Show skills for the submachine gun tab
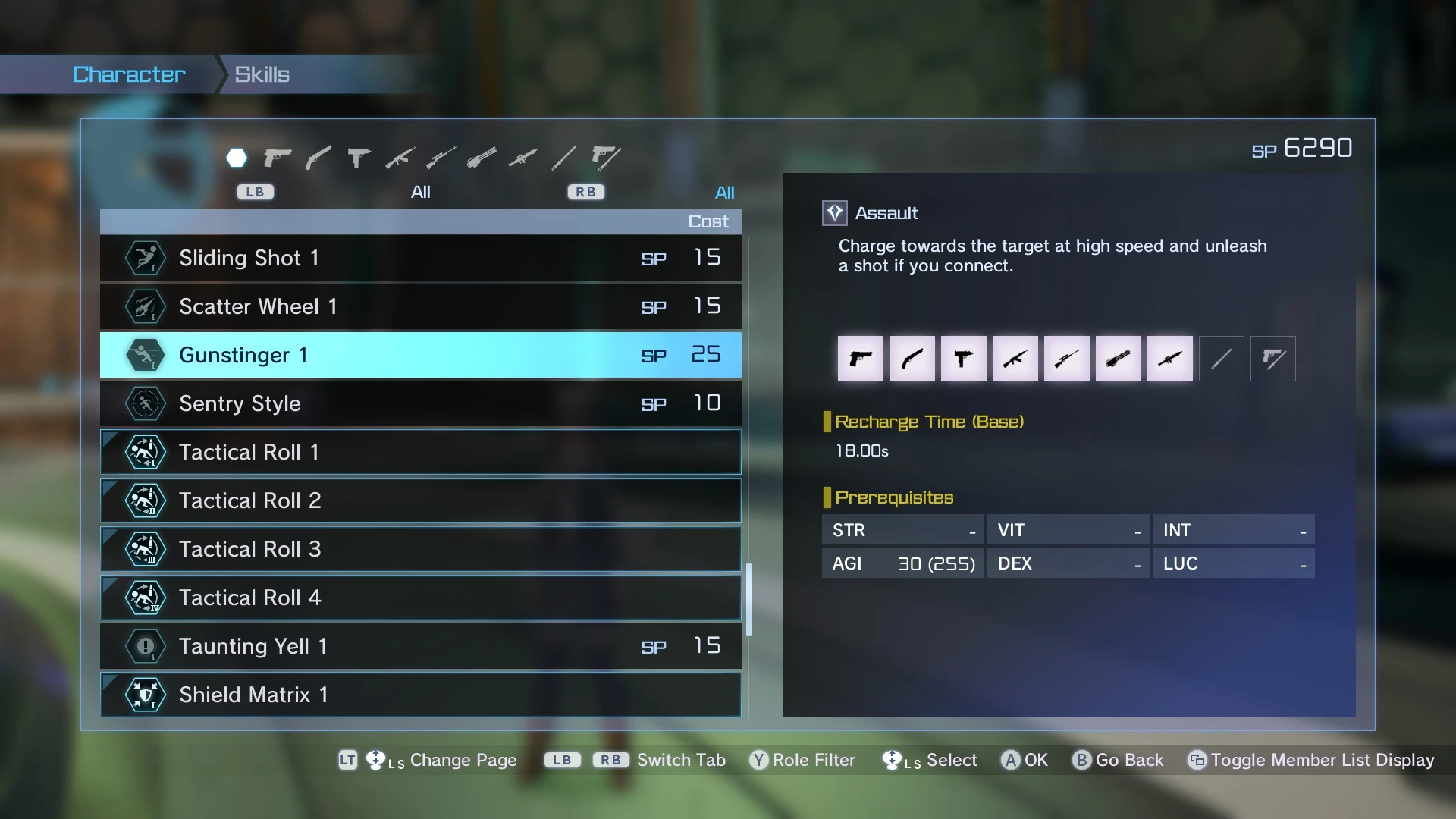Image resolution: width=1456 pixels, height=819 pixels. [x=359, y=158]
